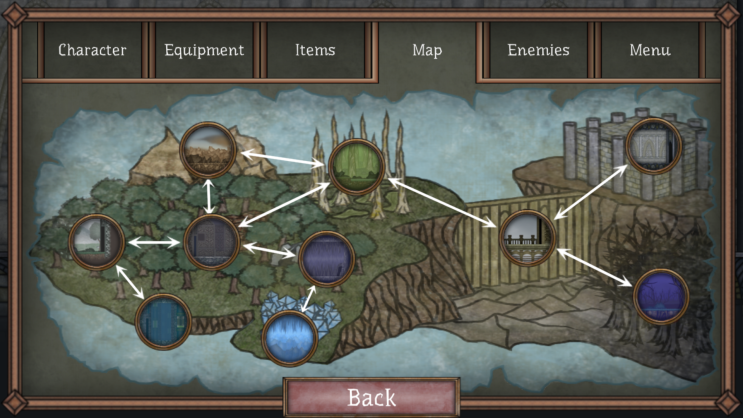Select the dark forest center marker

(212, 243)
